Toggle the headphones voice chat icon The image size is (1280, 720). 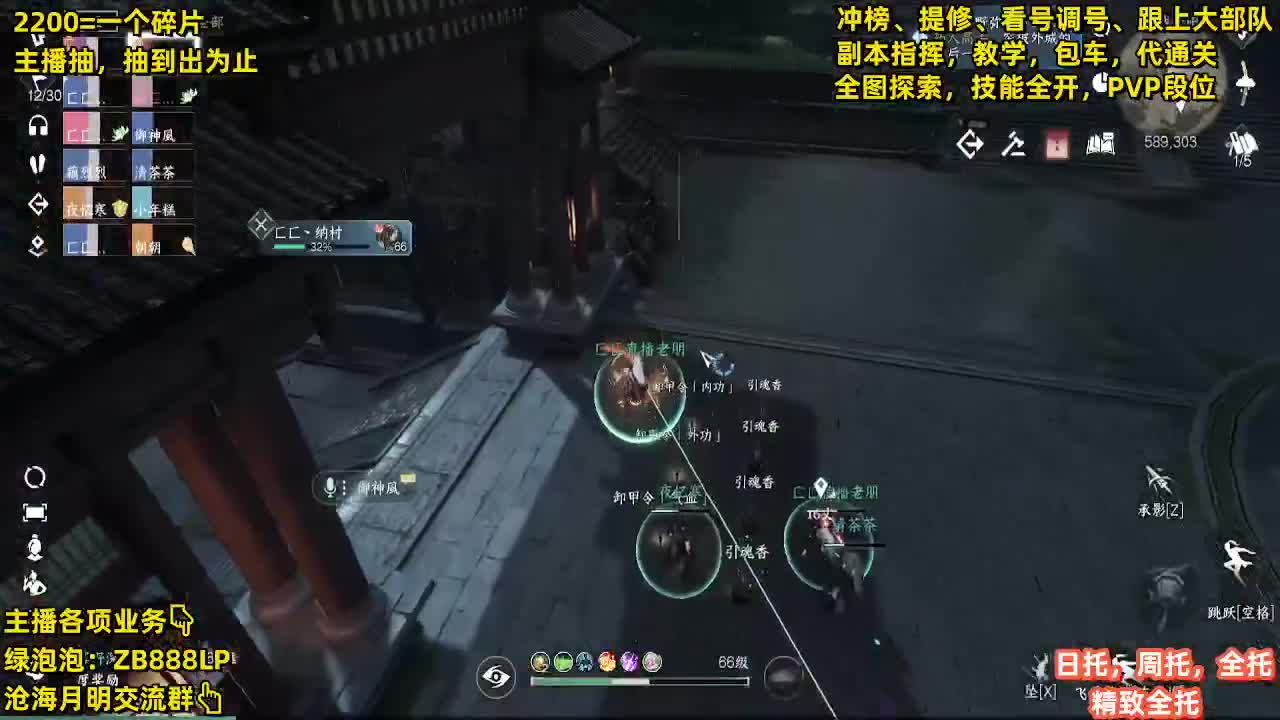38,126
